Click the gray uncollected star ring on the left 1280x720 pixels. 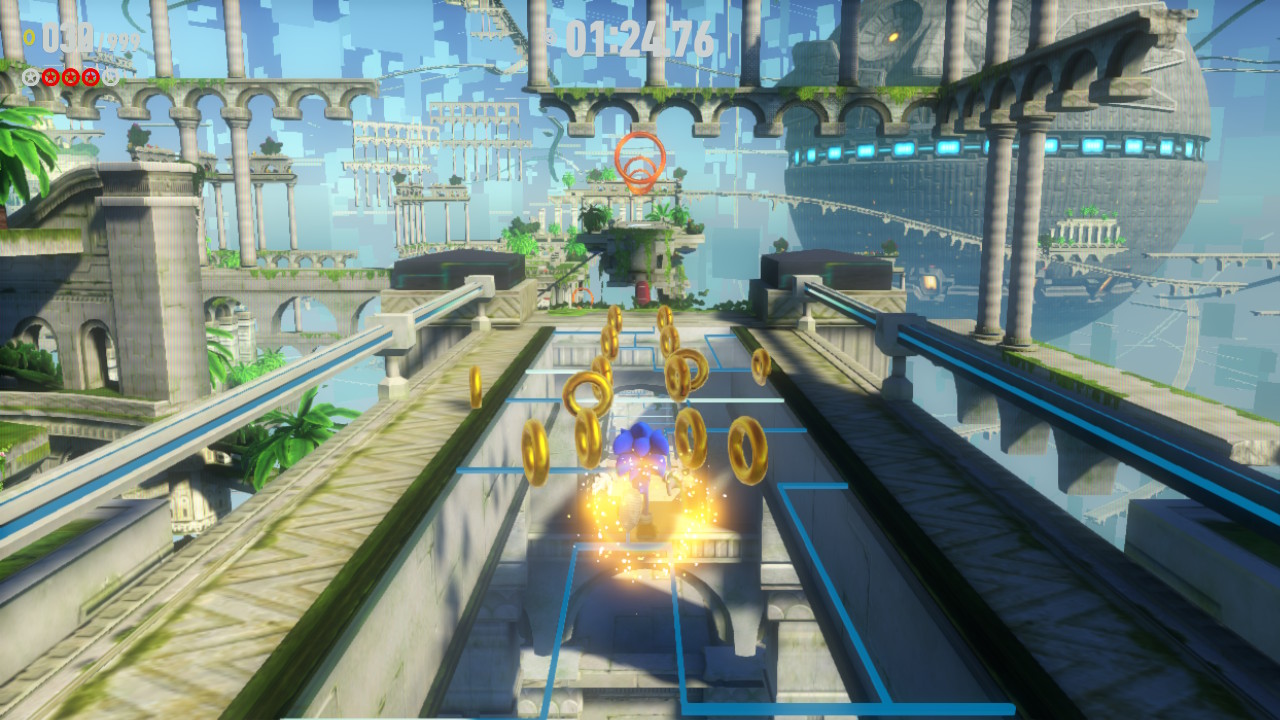29,76
